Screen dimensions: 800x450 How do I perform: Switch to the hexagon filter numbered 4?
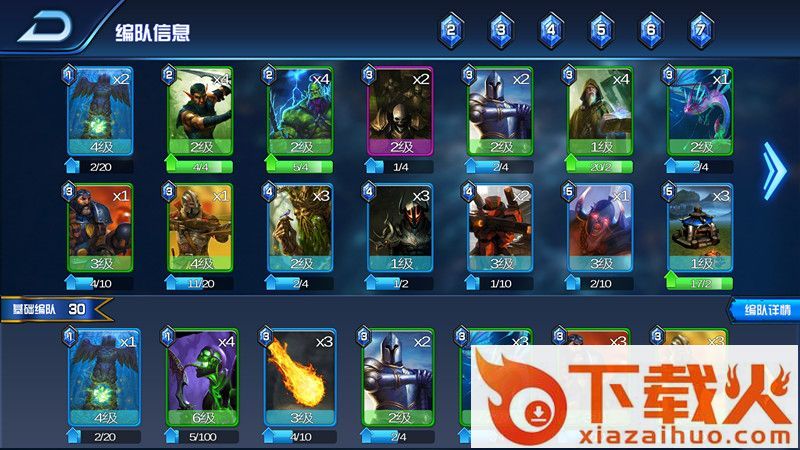551,31
